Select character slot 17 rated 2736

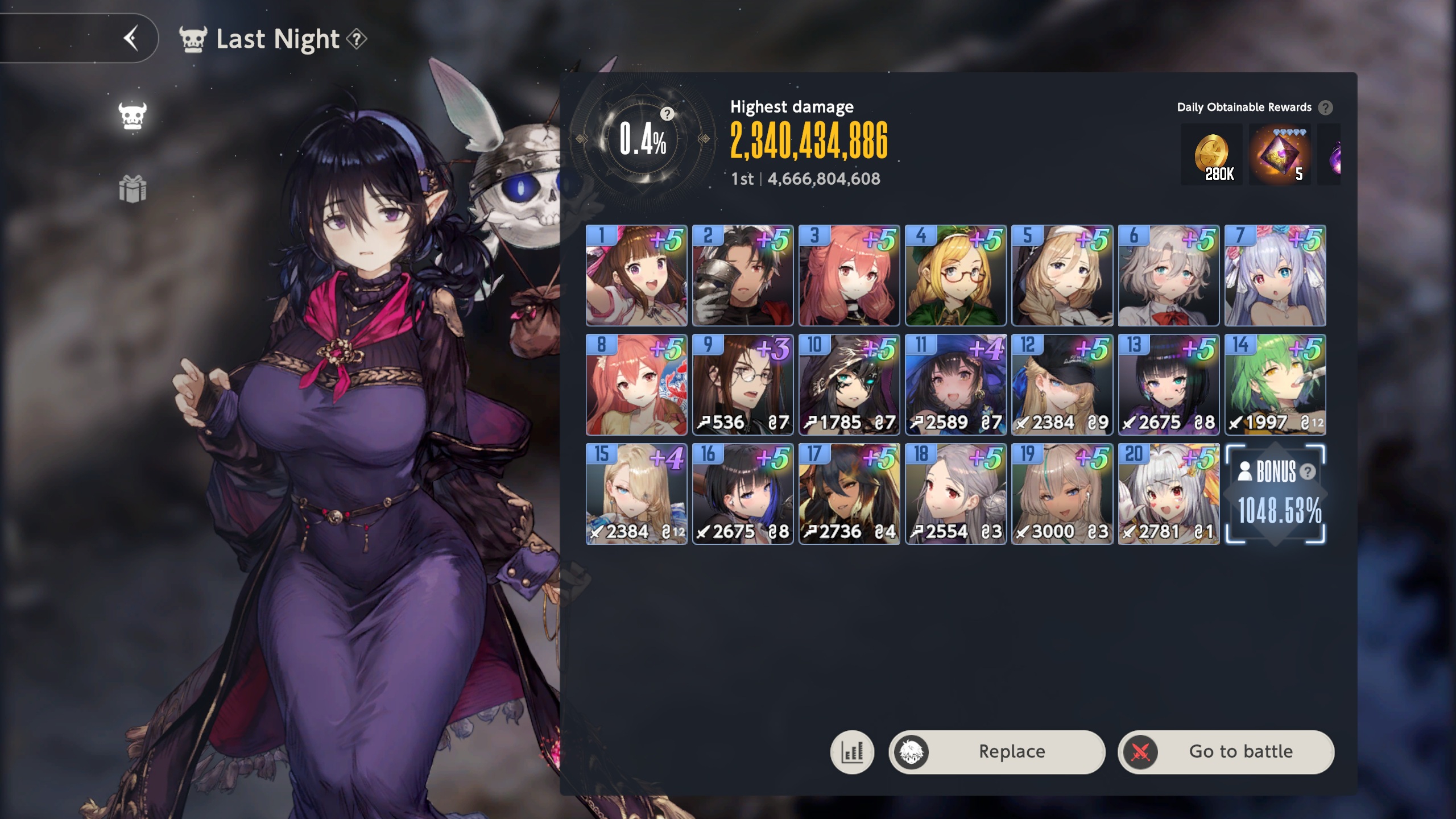coord(849,494)
